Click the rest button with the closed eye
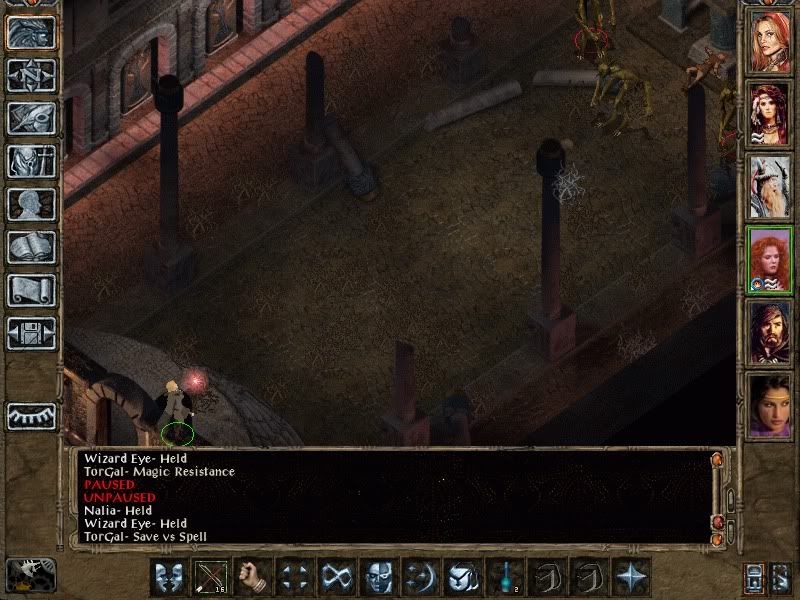This screenshot has width=800, height=600. 31,416
